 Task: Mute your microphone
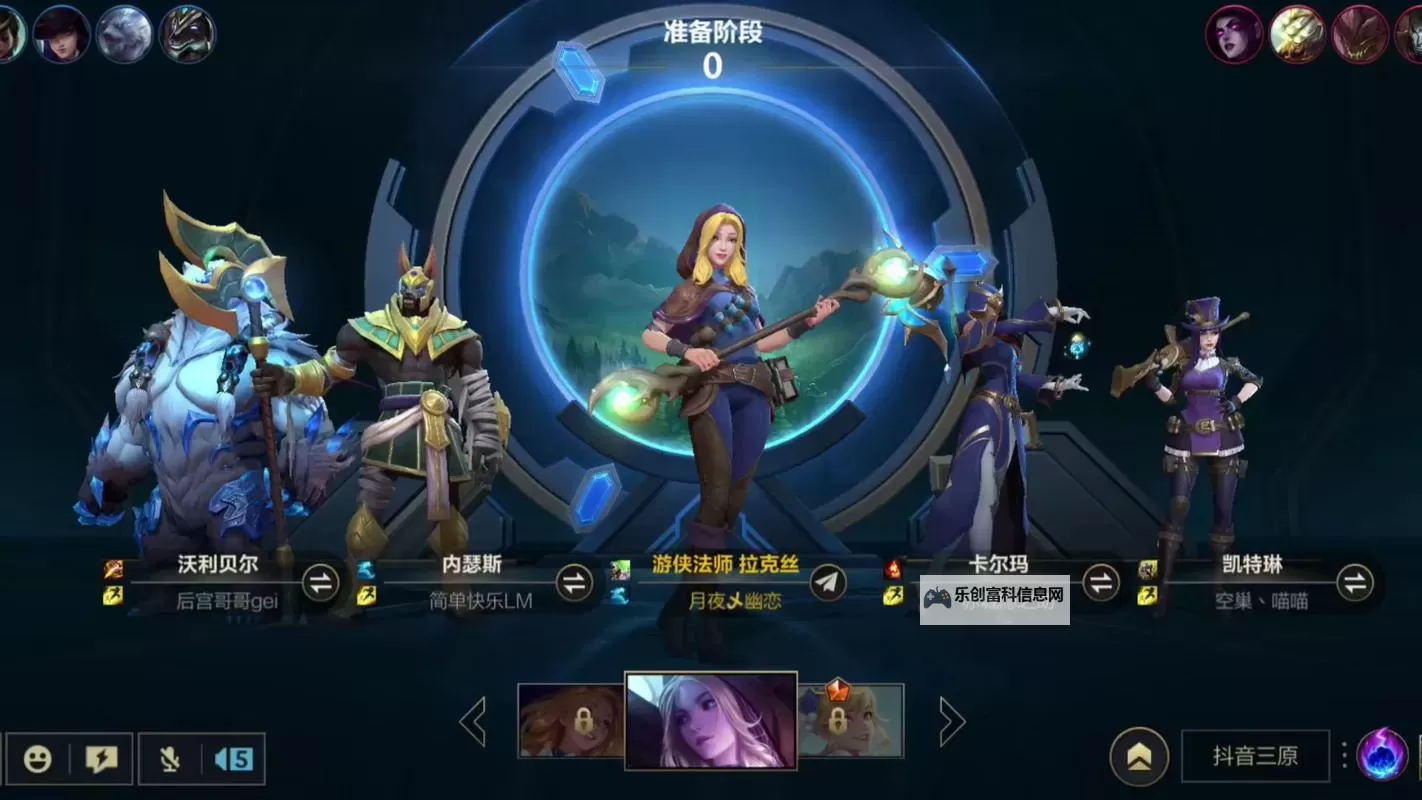[x=169, y=757]
